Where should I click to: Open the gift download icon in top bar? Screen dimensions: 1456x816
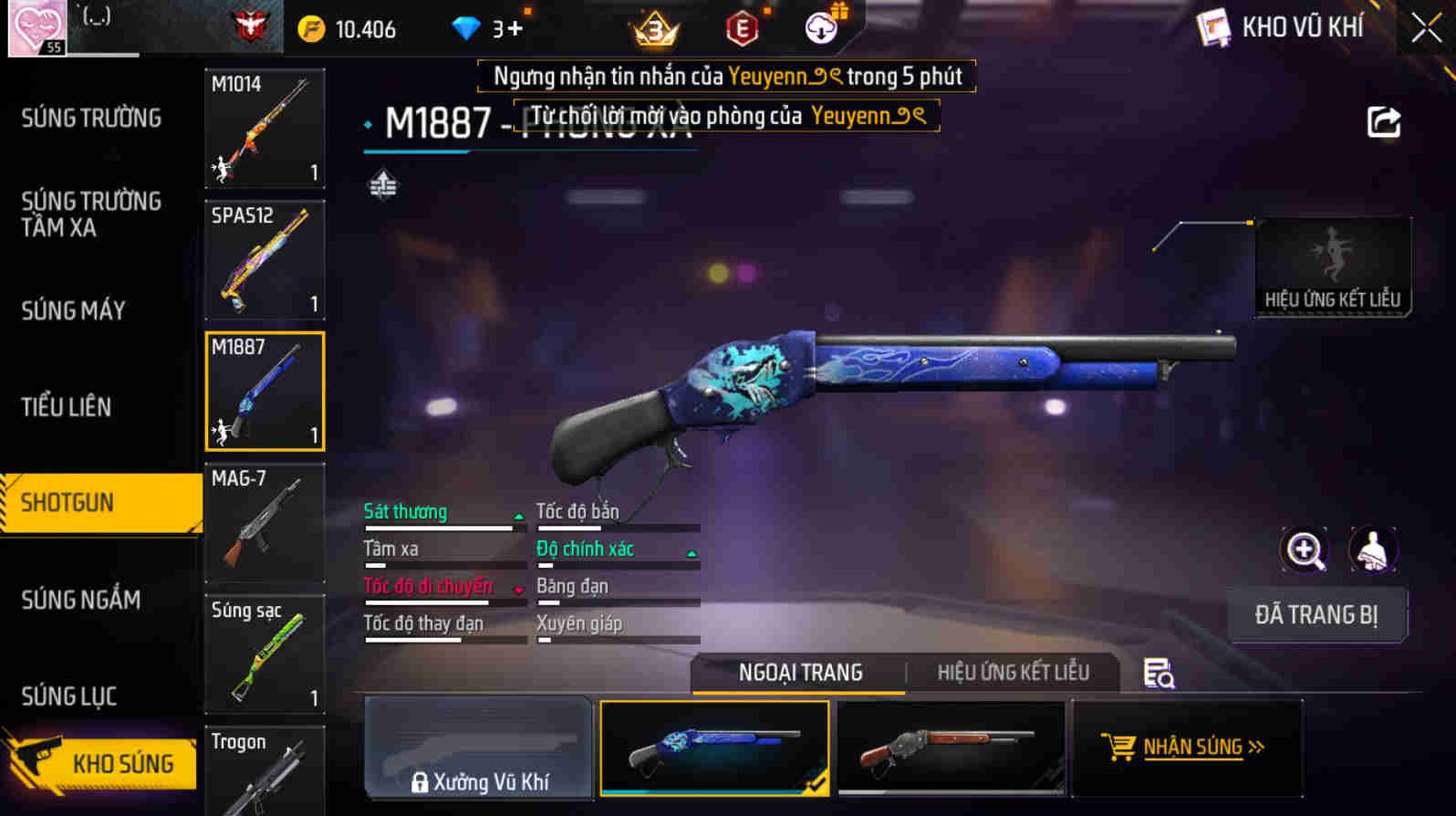[820, 27]
